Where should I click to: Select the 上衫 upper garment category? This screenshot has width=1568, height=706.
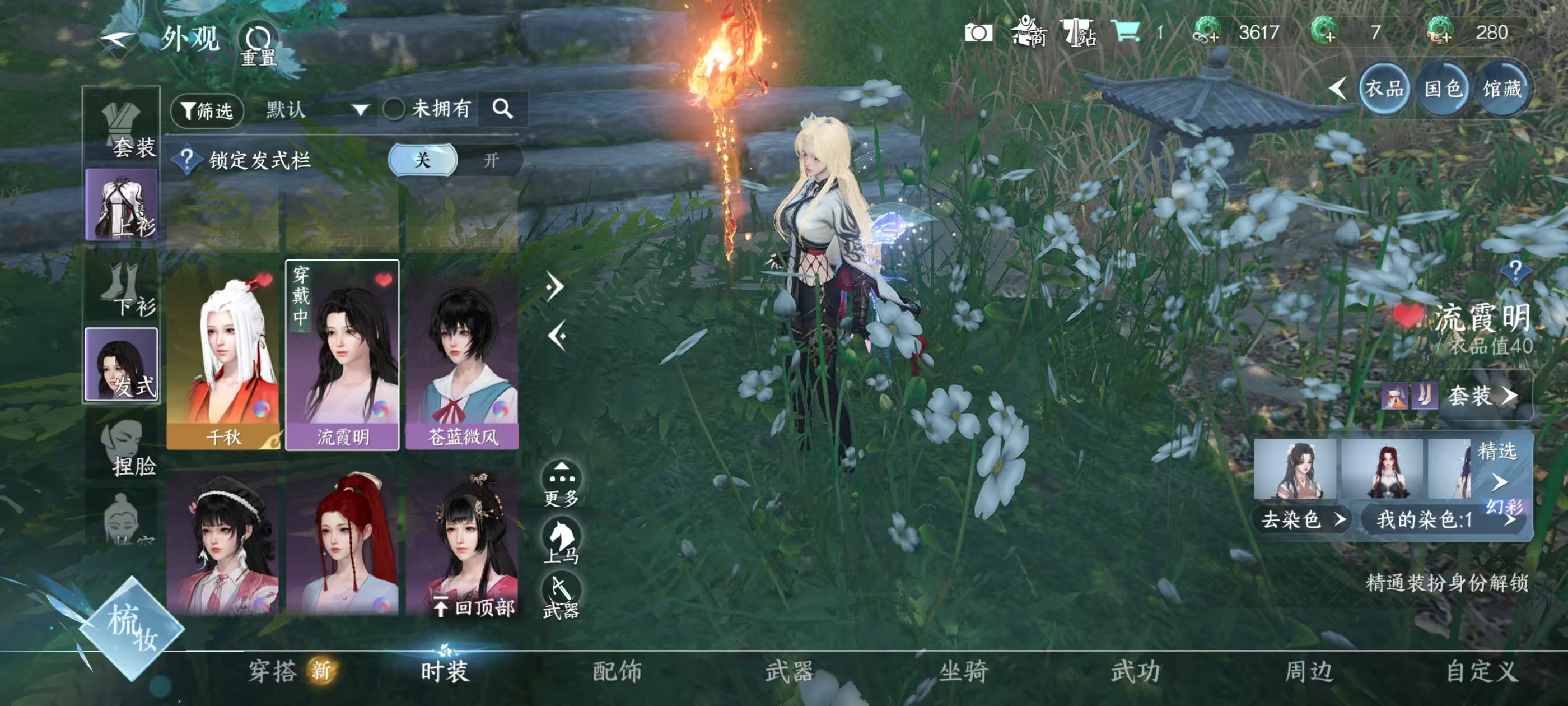point(122,205)
